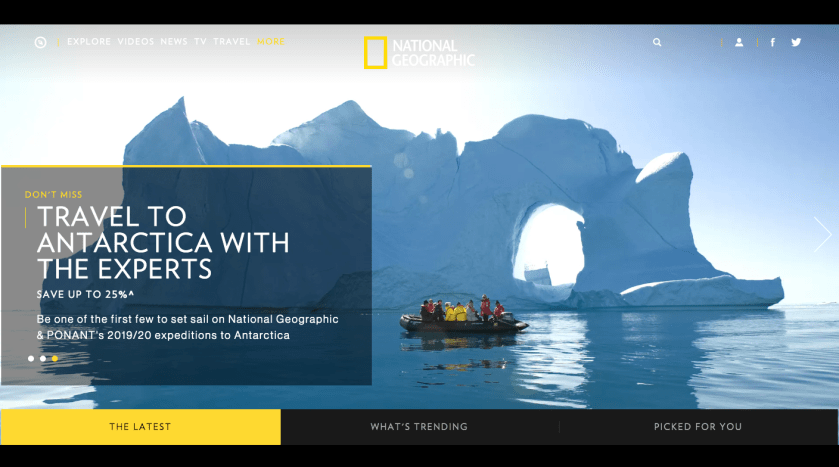839x467 pixels.
Task: Visit the Twitter bird icon
Action: (796, 43)
